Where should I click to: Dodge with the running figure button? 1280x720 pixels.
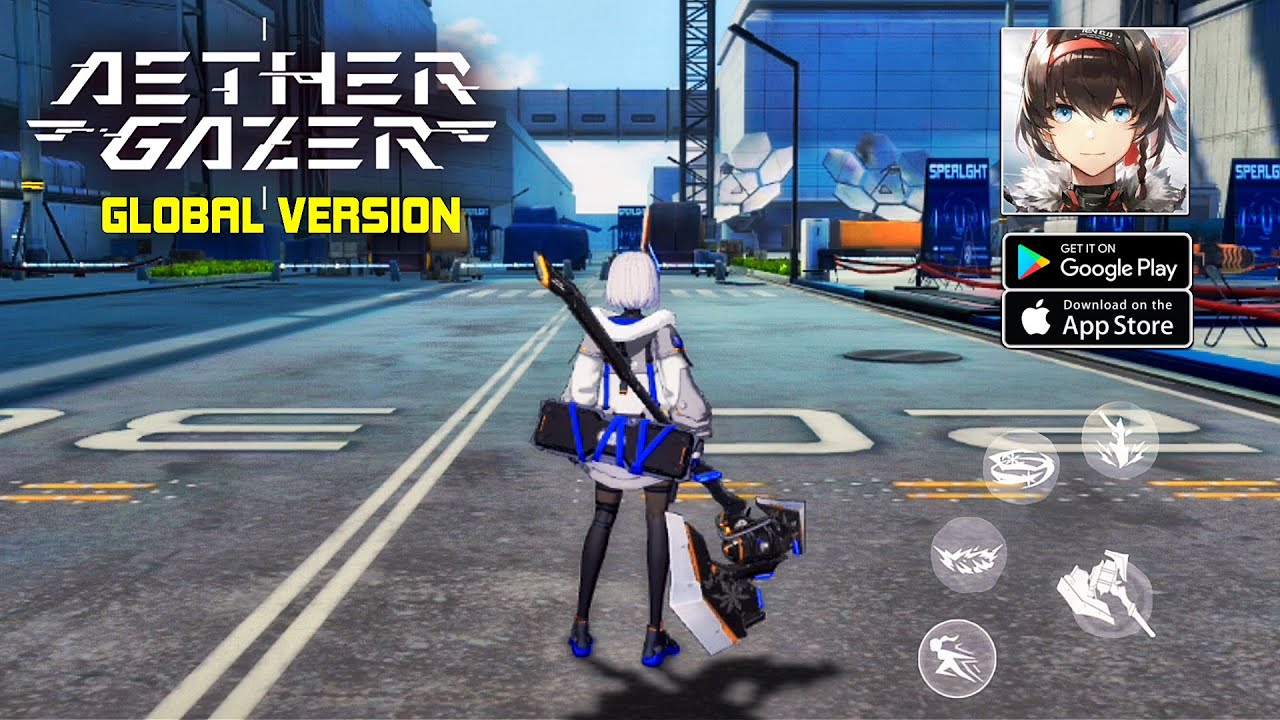click(x=957, y=657)
